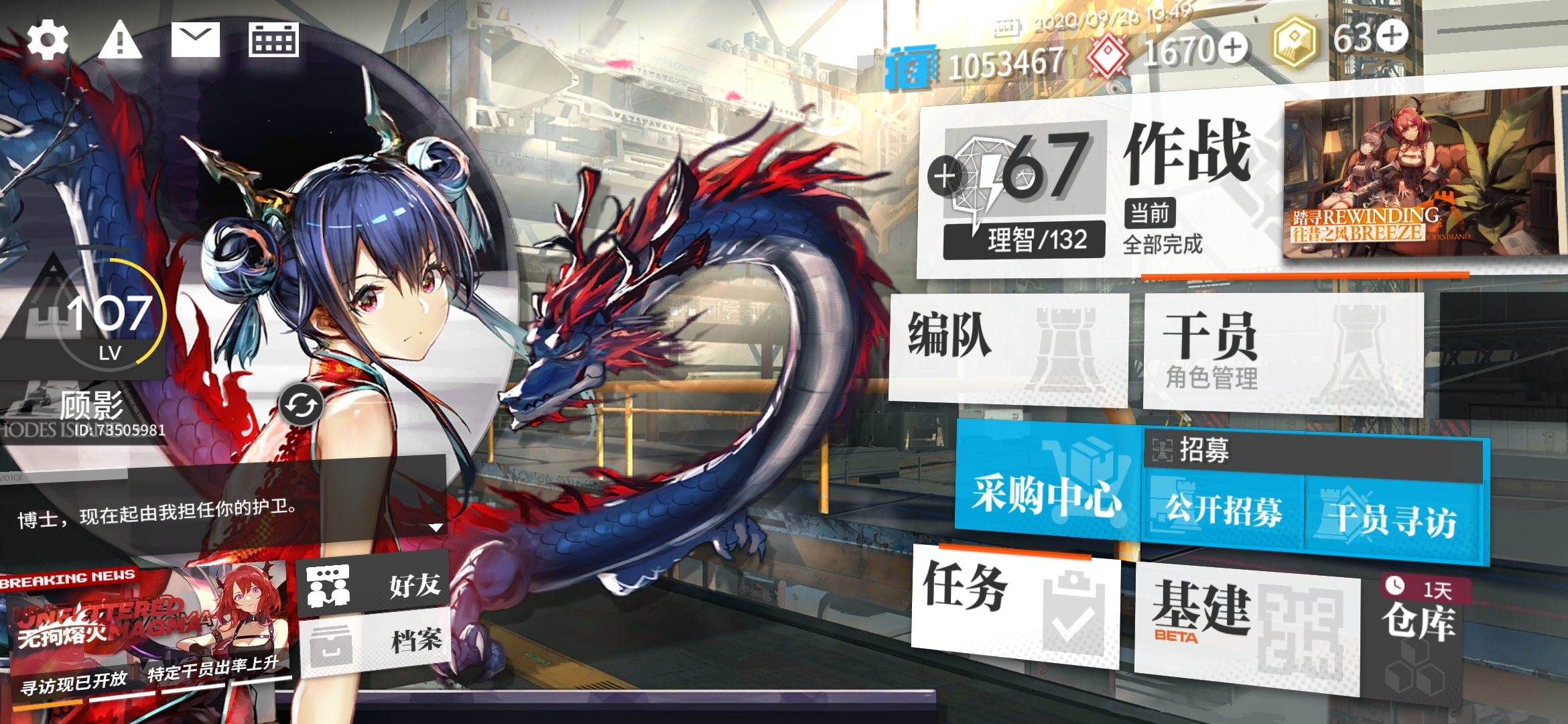The height and width of the screenshot is (724, 1568).
Task: Add more Originite Prime with the plus button
Action: [1393, 36]
